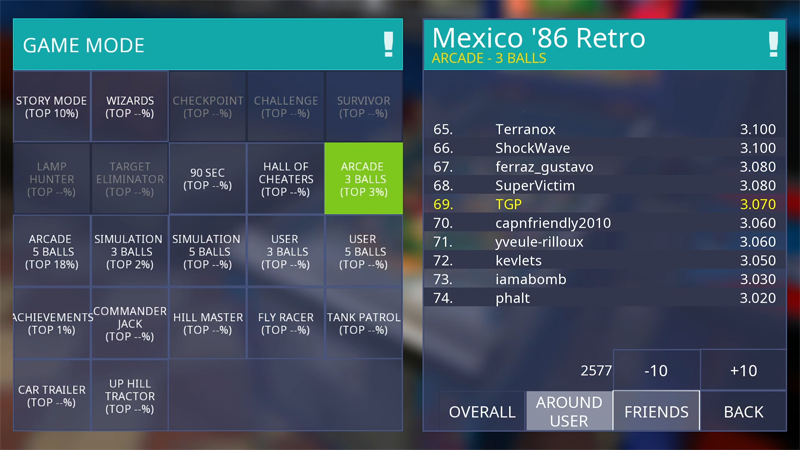Pick Simulation 5 Balls mode
Viewport: 800px width, 450px height.
click(x=208, y=251)
